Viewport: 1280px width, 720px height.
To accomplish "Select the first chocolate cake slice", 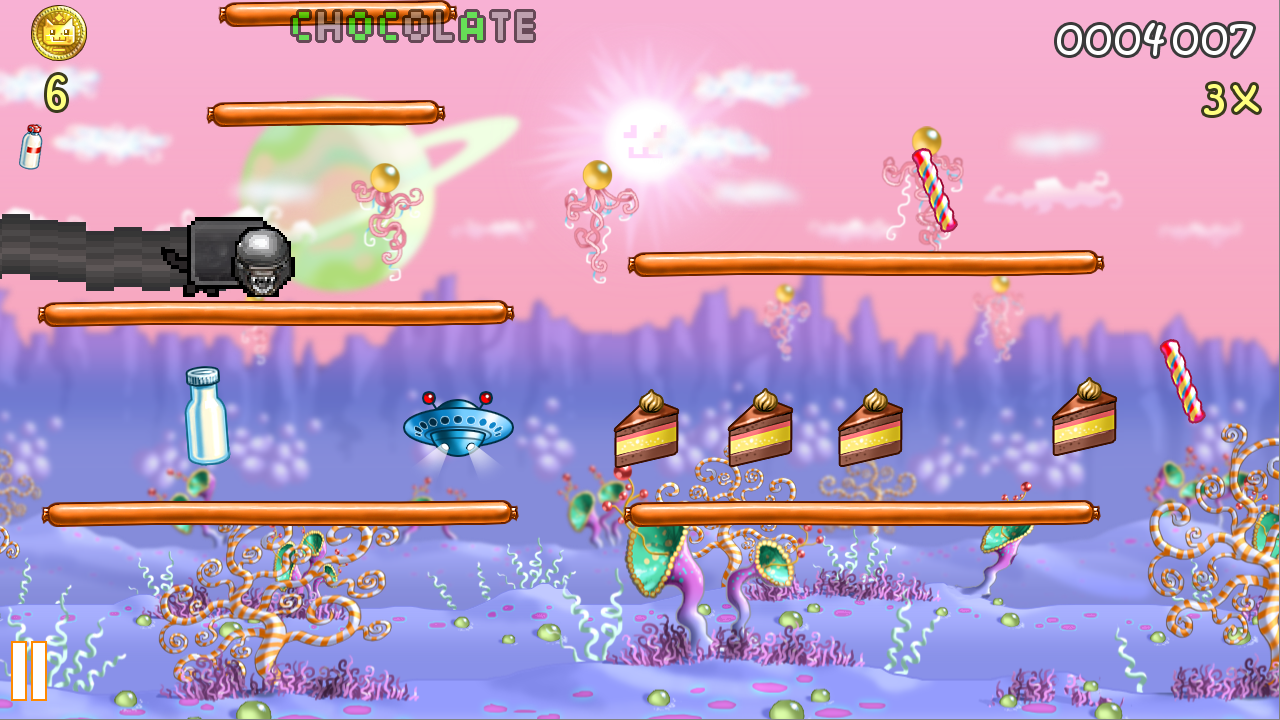I will [x=645, y=430].
